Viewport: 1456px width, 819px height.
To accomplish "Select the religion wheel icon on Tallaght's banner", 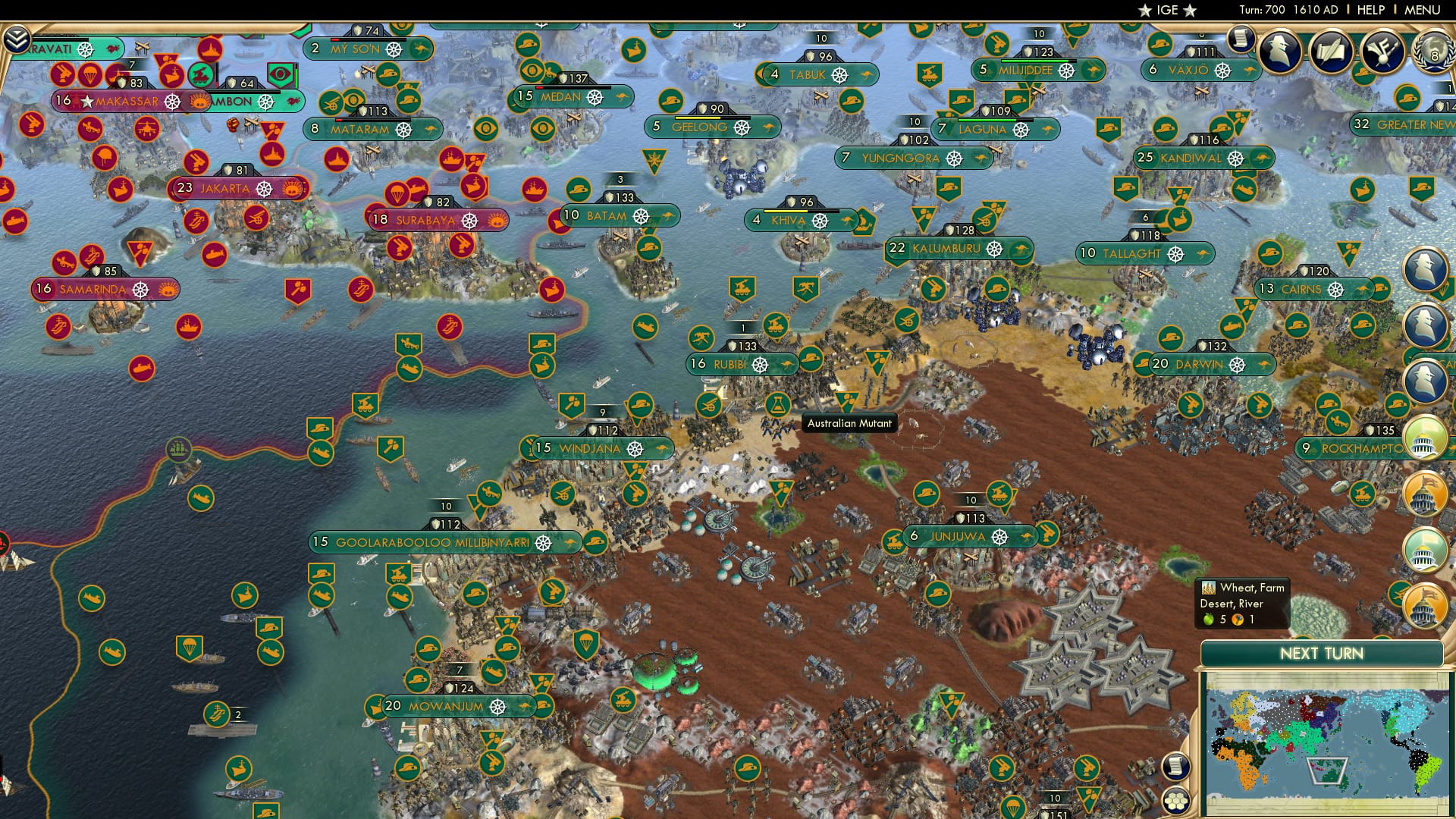I will coord(1175,254).
